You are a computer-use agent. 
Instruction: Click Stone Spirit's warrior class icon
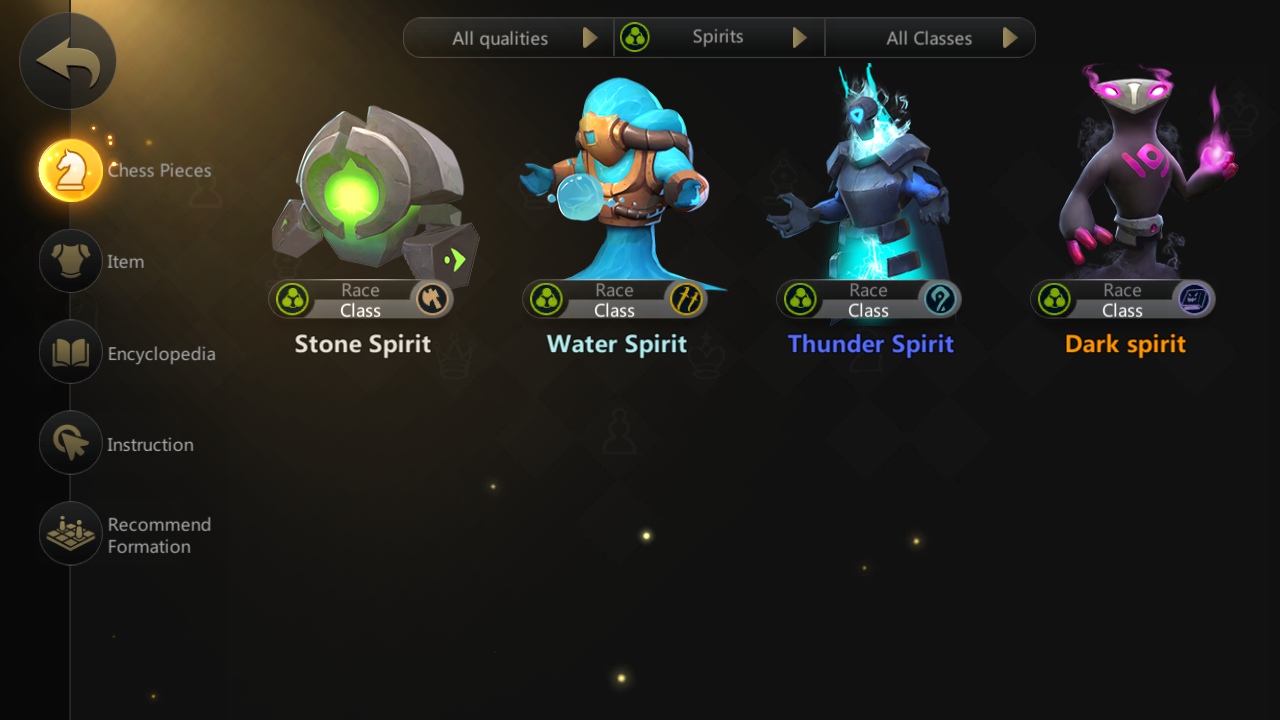click(x=433, y=299)
